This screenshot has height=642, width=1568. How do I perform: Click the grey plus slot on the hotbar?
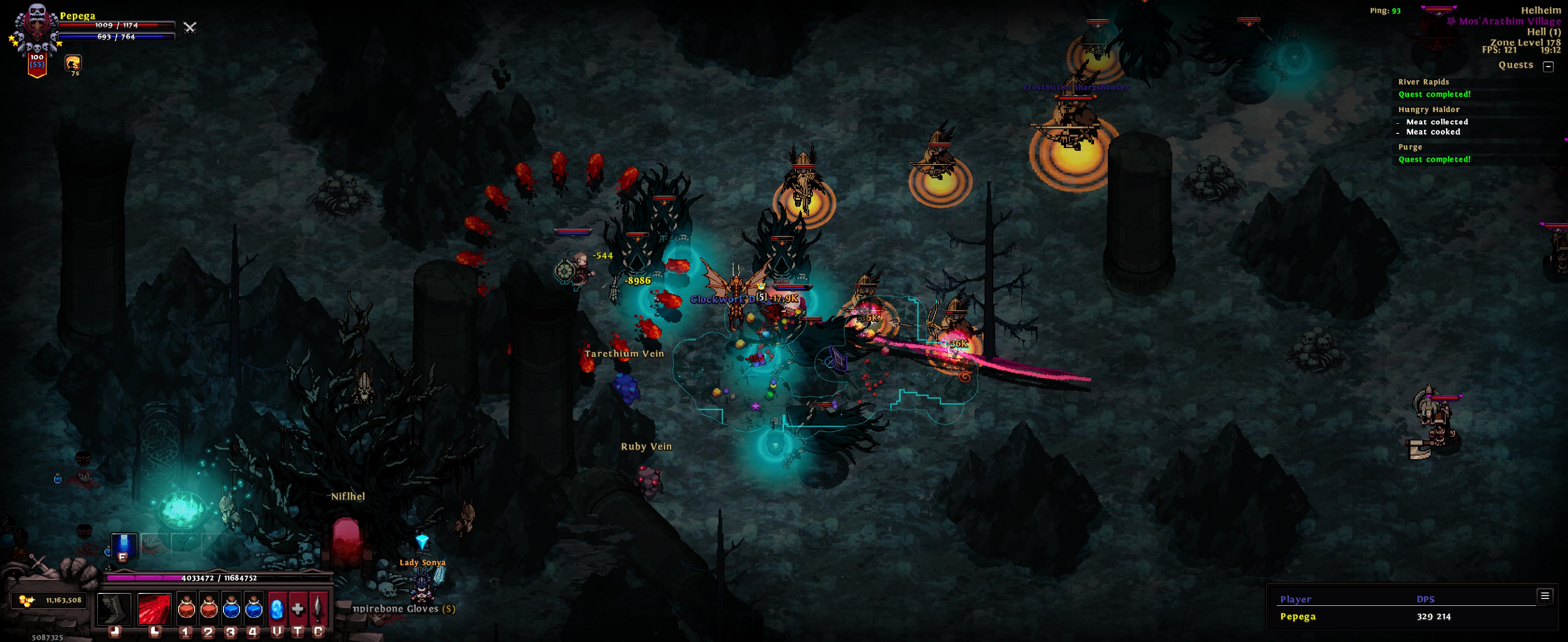tap(298, 608)
